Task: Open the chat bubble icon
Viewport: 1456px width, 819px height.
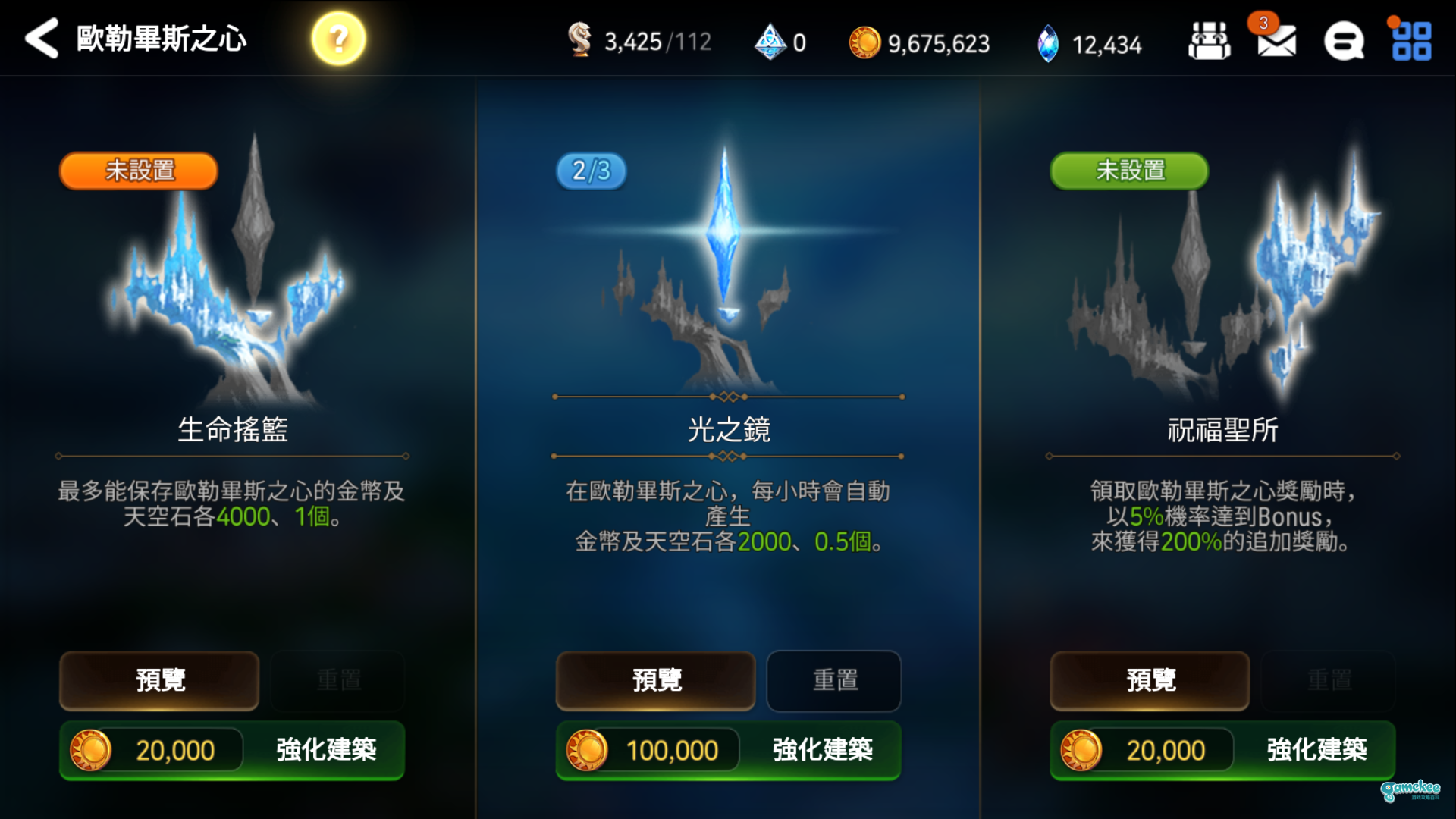Action: click(x=1343, y=39)
